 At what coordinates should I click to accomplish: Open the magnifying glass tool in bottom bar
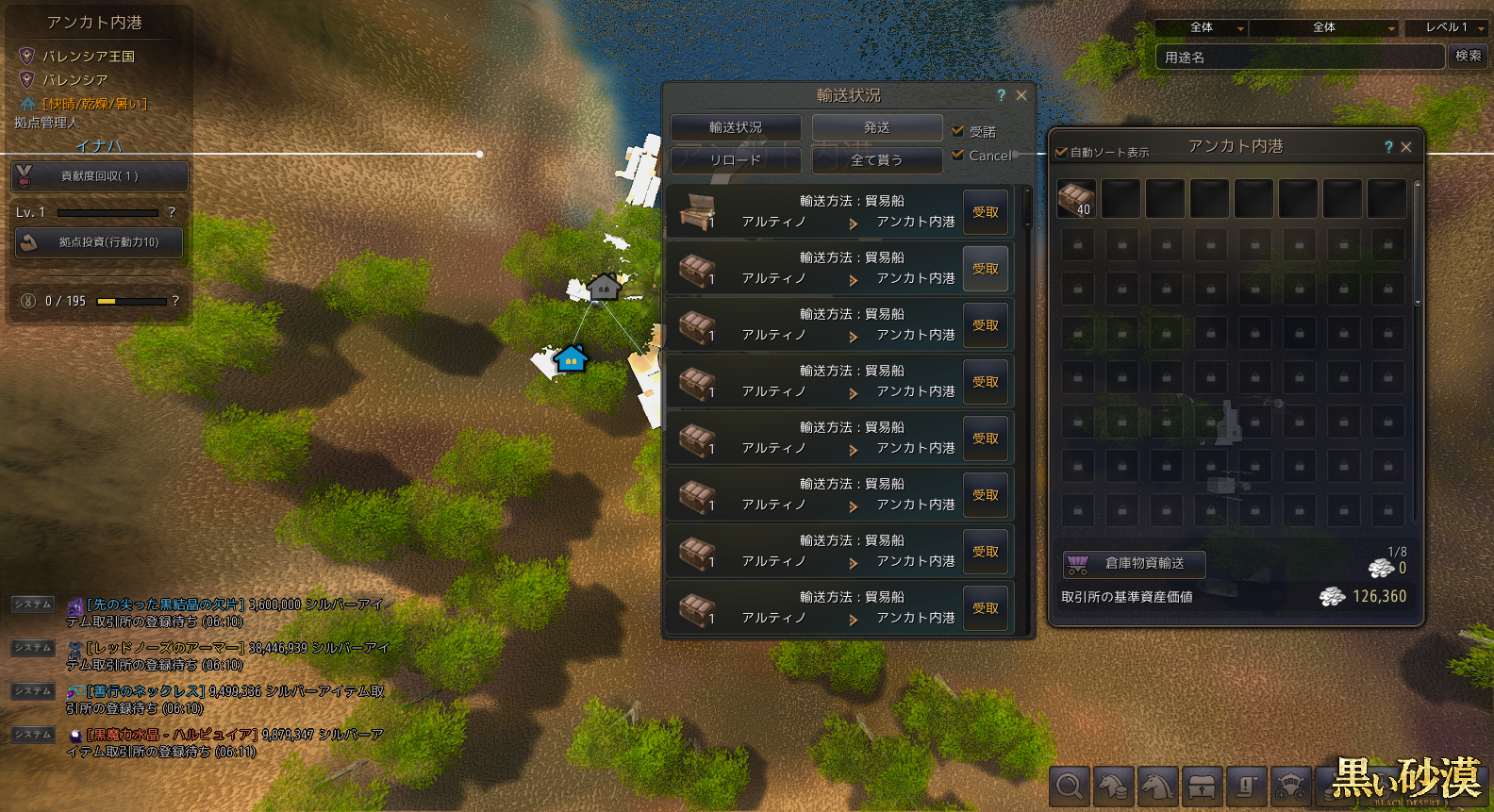coord(1070,786)
